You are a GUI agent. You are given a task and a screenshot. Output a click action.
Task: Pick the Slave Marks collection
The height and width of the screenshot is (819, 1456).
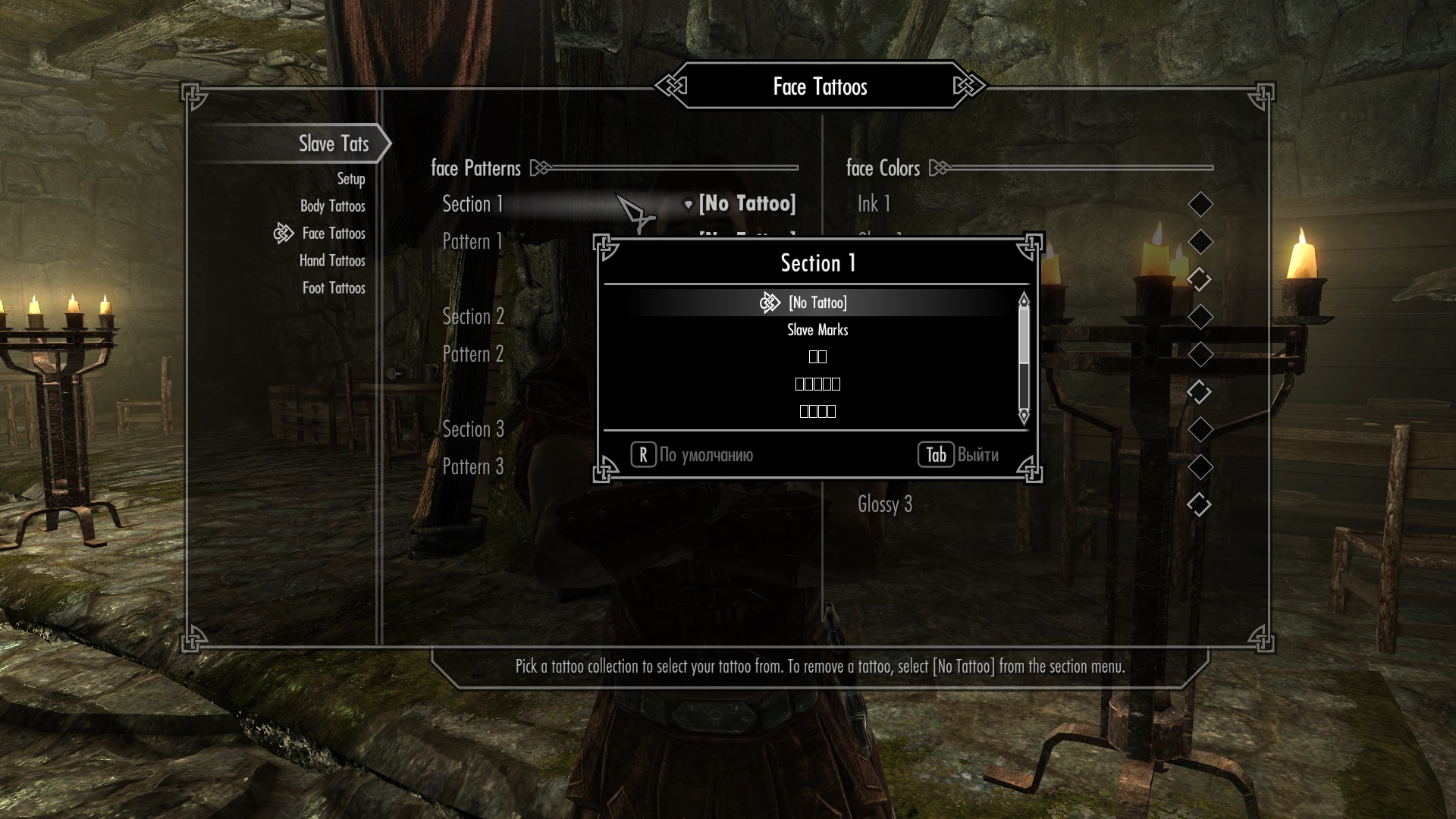(817, 330)
